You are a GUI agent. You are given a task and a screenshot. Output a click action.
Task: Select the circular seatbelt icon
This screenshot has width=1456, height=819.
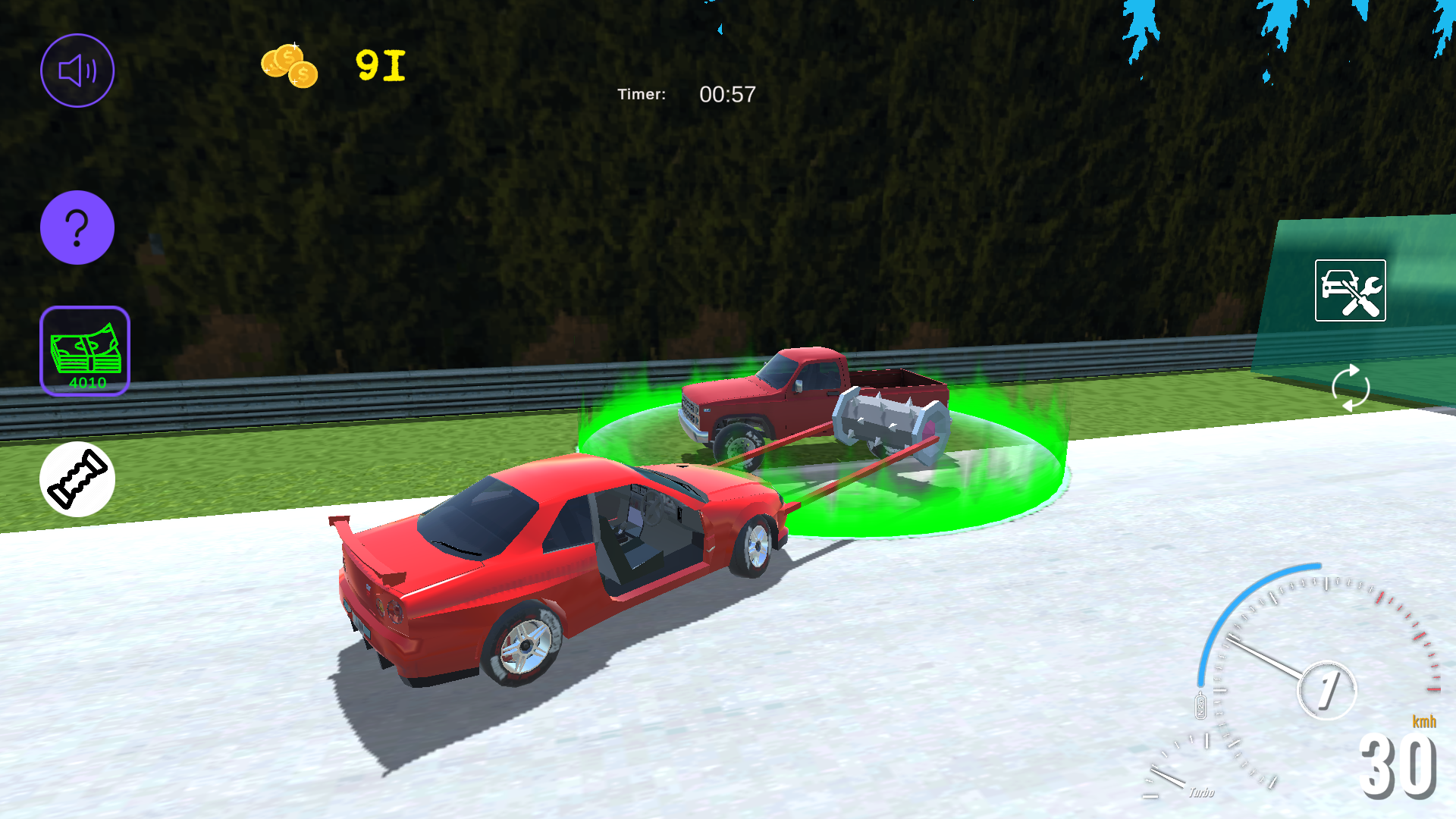pos(77,480)
